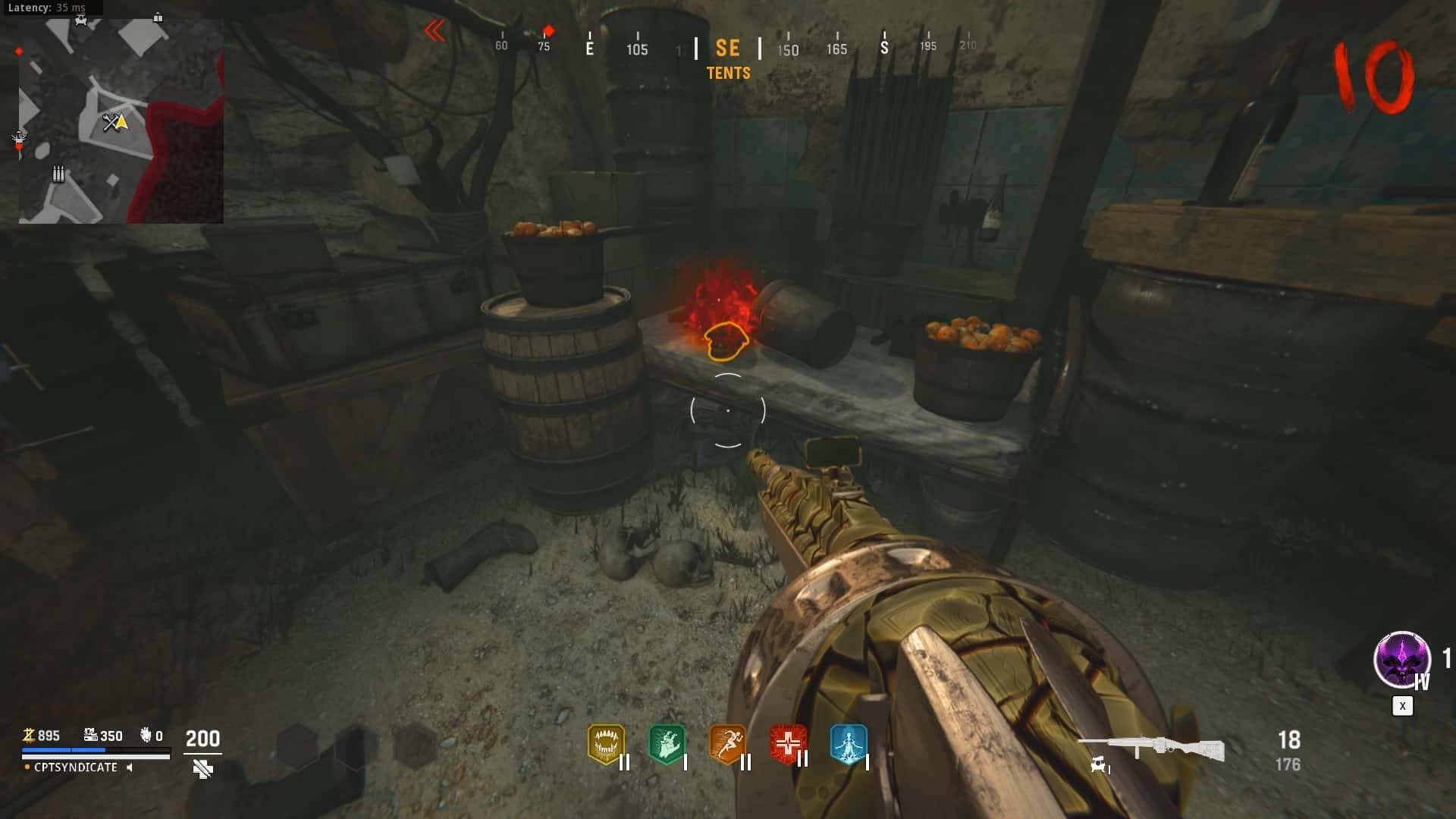Click the armor plate cross icon
Image resolution: width=1456 pixels, height=819 pixels.
coord(202,770)
